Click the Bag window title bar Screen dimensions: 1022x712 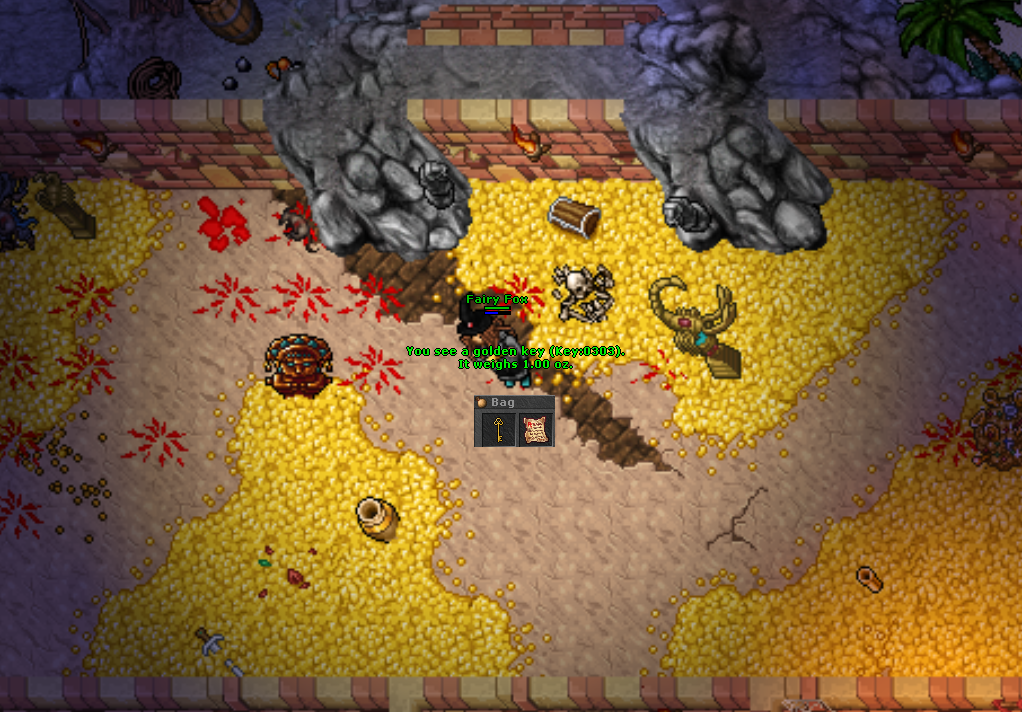pyautogui.click(x=514, y=402)
